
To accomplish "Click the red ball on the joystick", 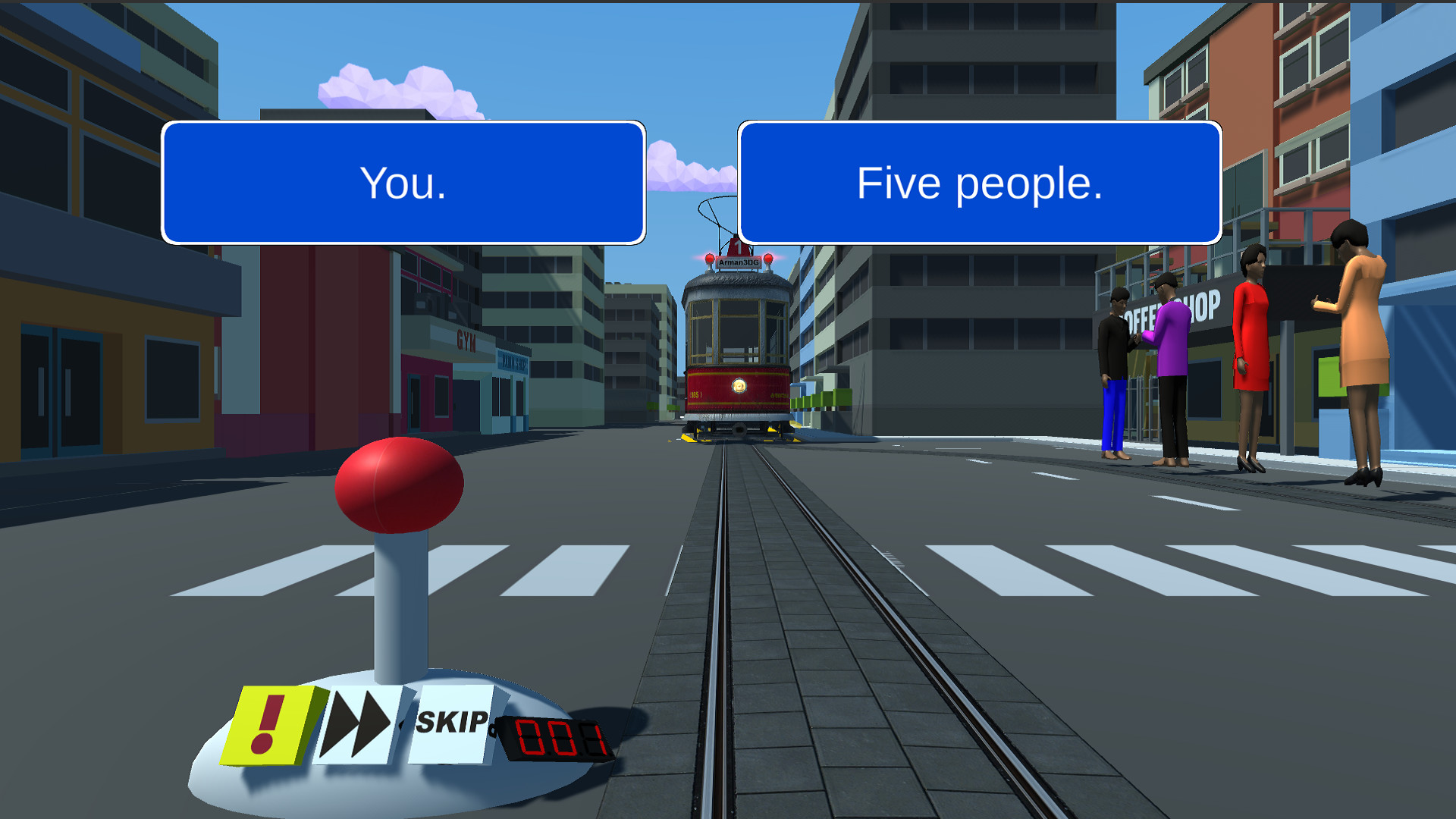I will pos(398,485).
